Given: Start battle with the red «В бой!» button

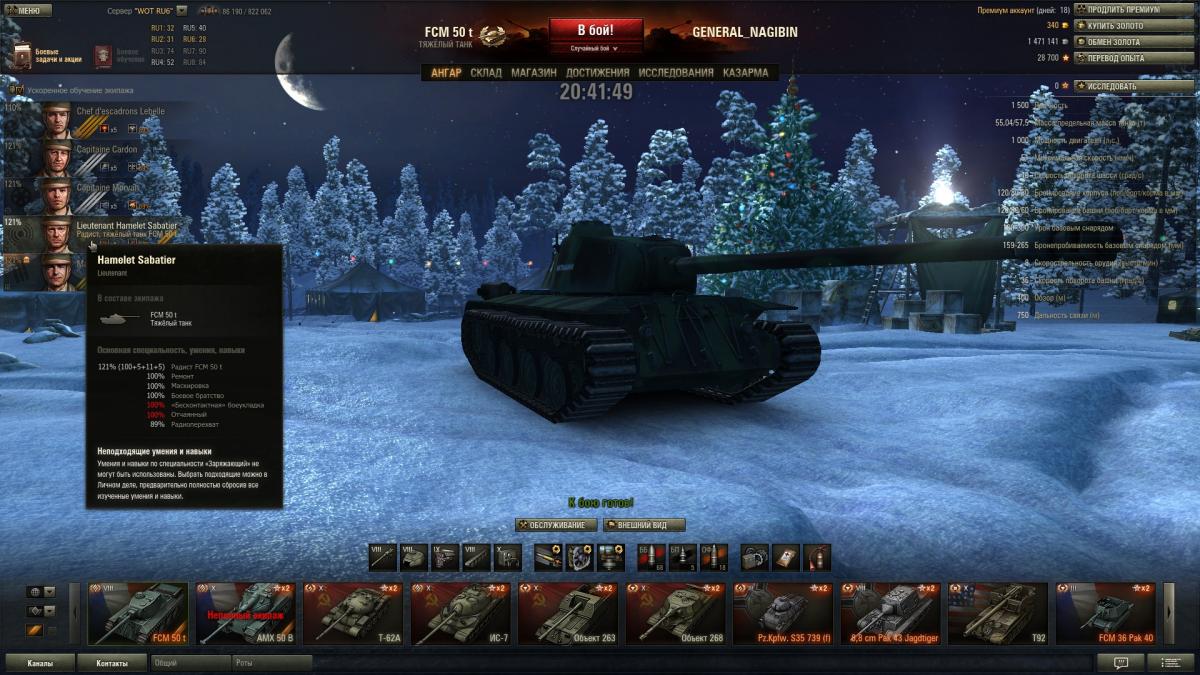Looking at the screenshot, I should (x=595, y=30).
